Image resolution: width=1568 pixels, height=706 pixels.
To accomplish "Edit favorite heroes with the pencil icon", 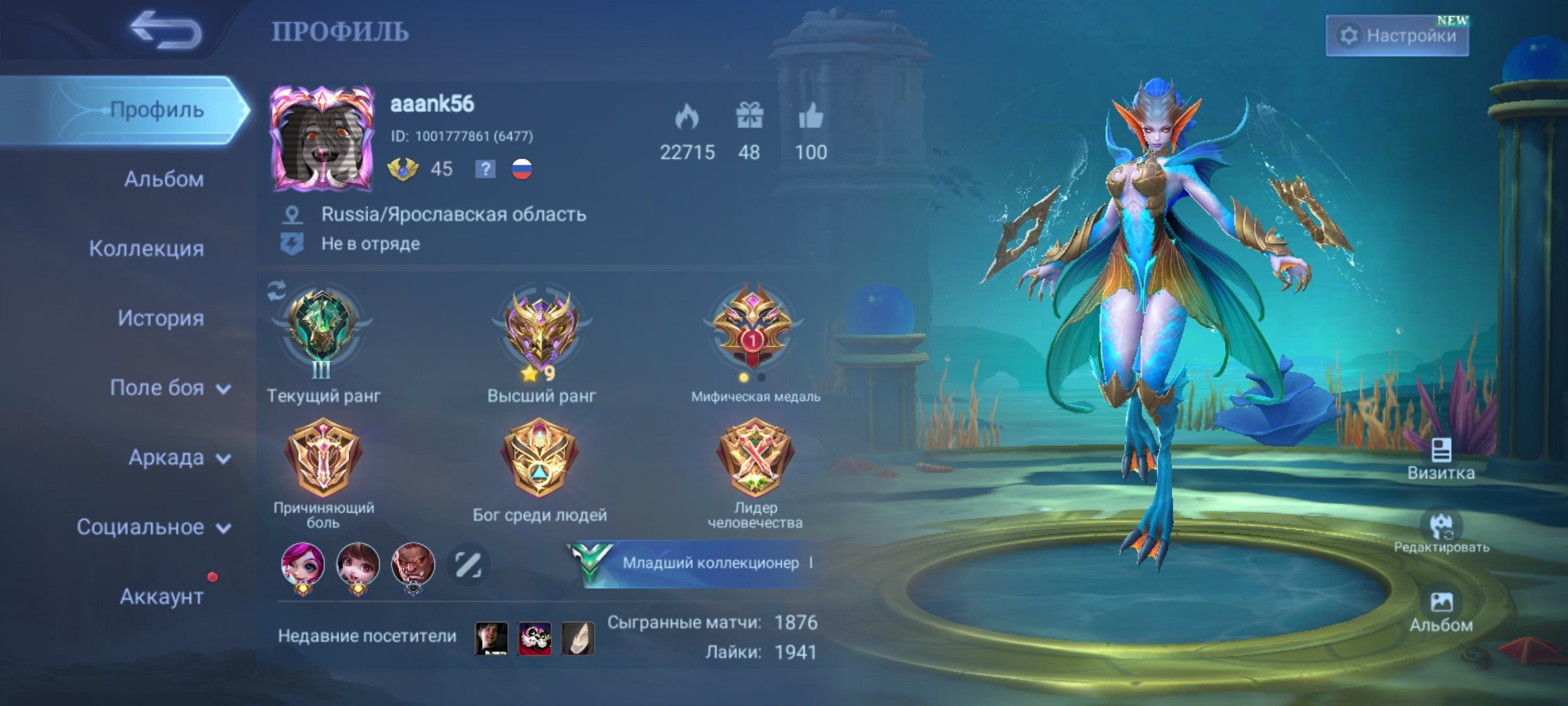I will (468, 565).
